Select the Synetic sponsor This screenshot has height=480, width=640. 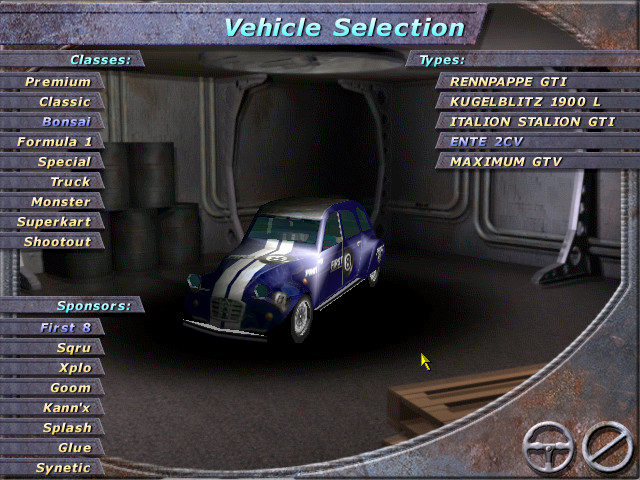point(62,468)
